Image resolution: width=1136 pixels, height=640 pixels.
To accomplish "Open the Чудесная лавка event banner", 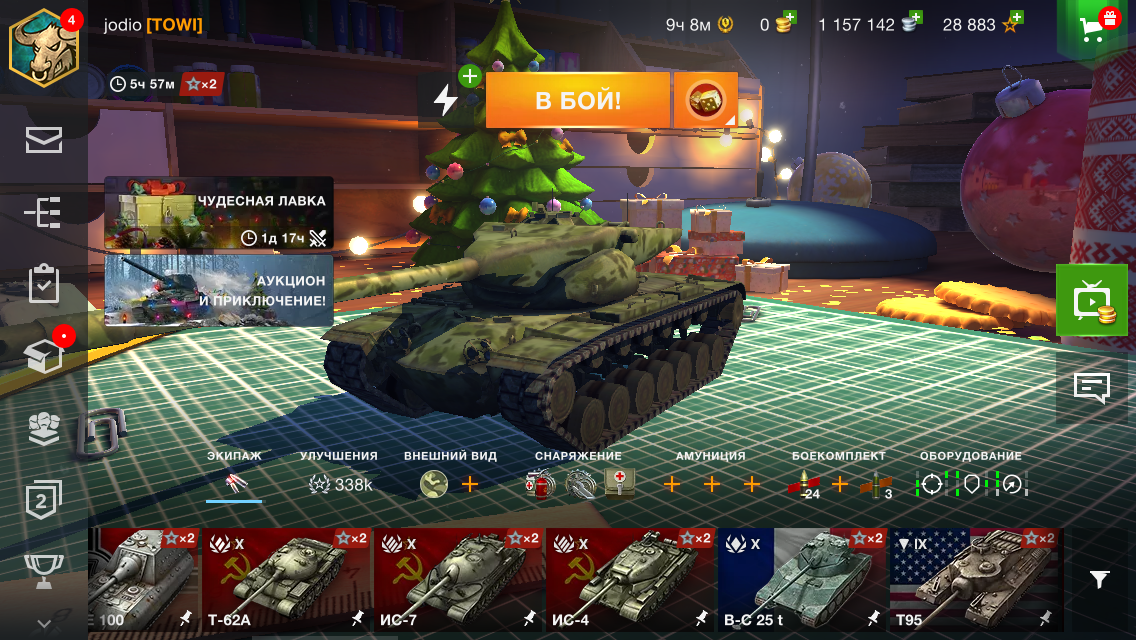I will click(218, 213).
